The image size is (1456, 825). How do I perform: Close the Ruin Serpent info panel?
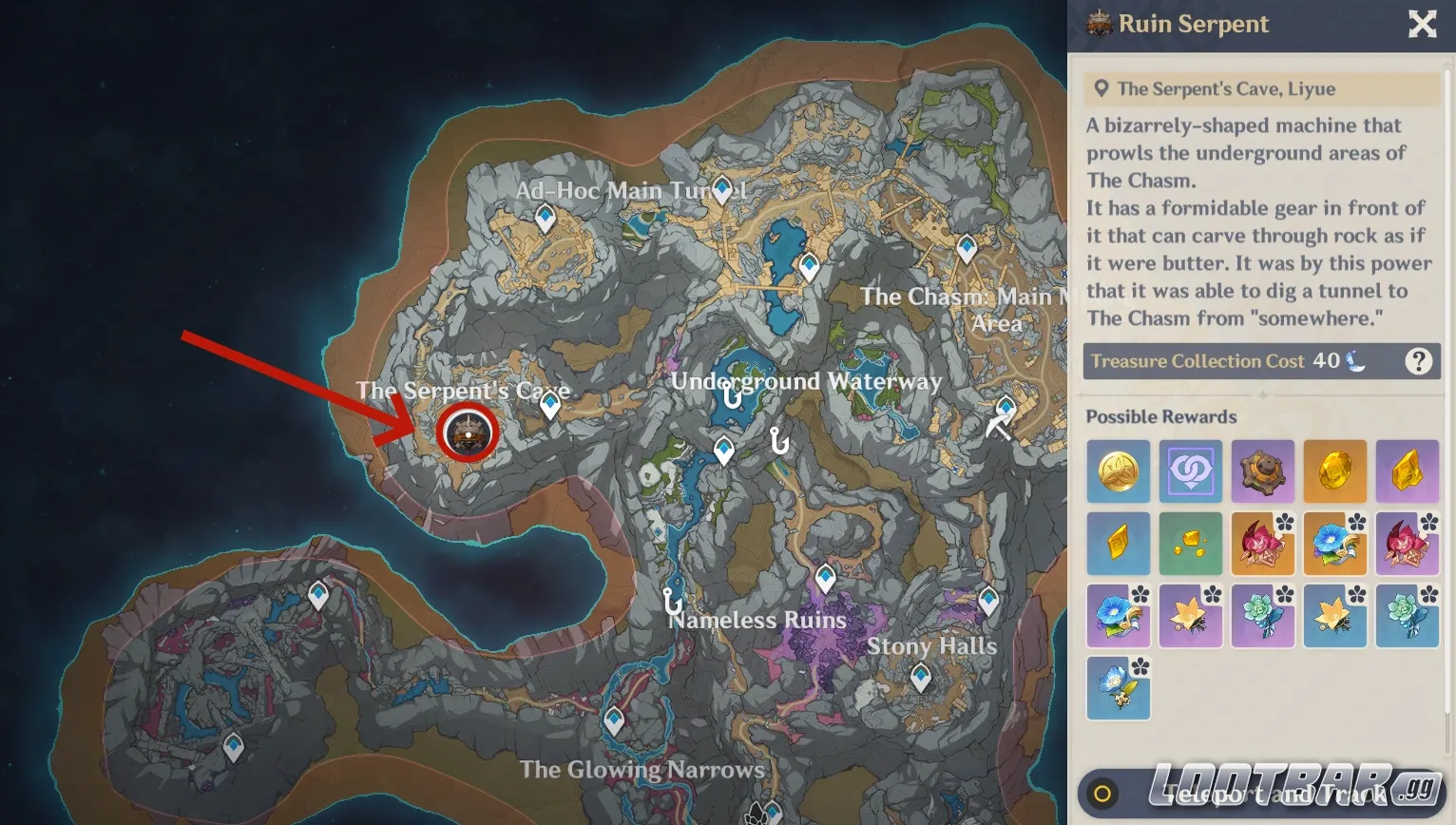click(x=1422, y=25)
